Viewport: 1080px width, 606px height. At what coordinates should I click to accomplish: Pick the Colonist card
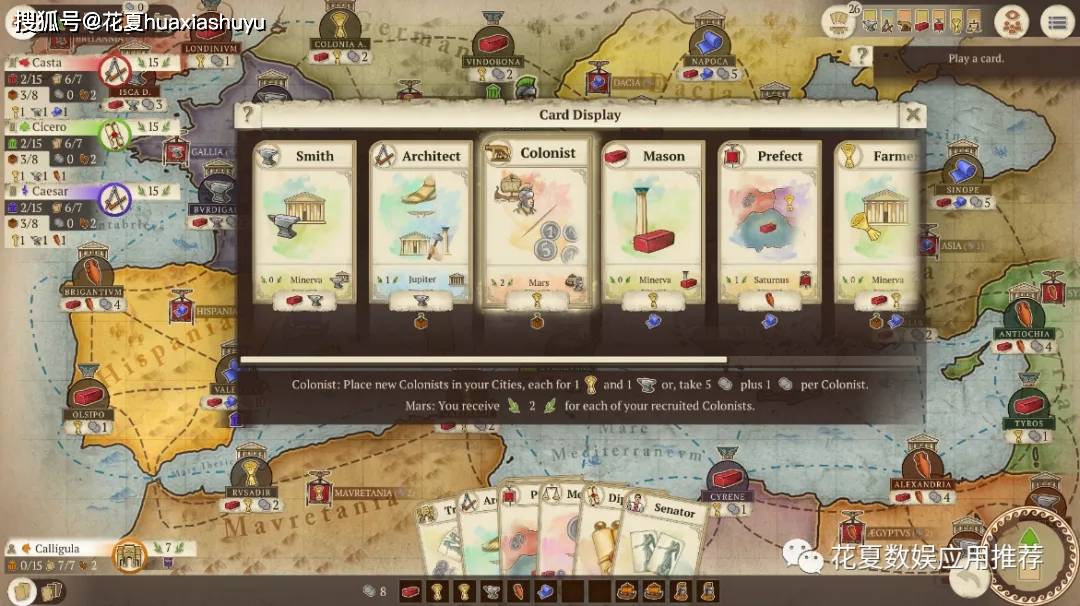537,222
